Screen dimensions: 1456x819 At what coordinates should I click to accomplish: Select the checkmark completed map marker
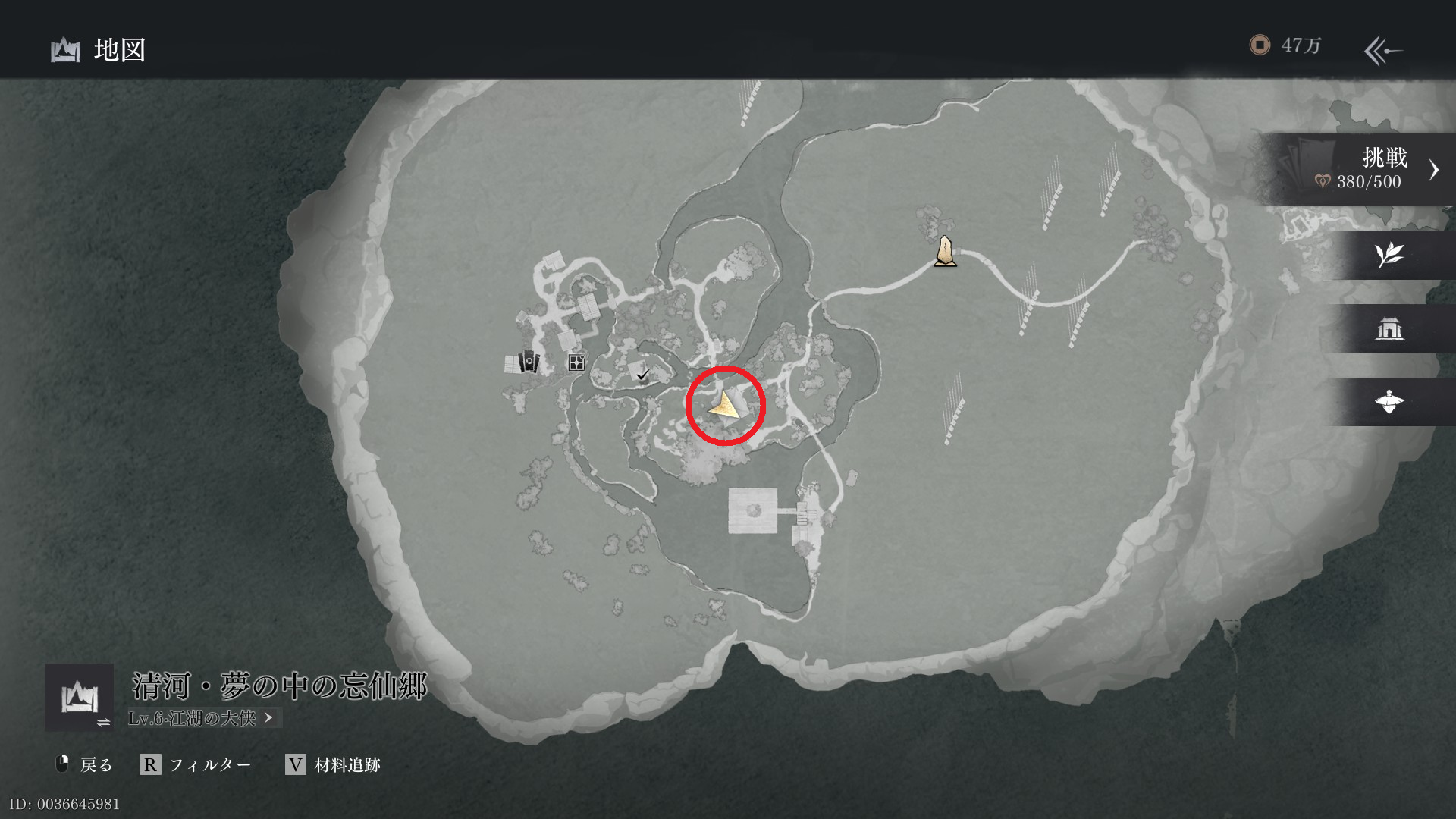pyautogui.click(x=643, y=374)
